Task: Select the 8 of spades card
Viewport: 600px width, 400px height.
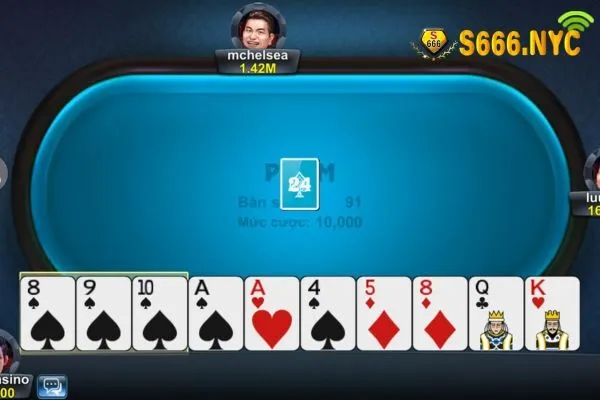Action: [47, 313]
